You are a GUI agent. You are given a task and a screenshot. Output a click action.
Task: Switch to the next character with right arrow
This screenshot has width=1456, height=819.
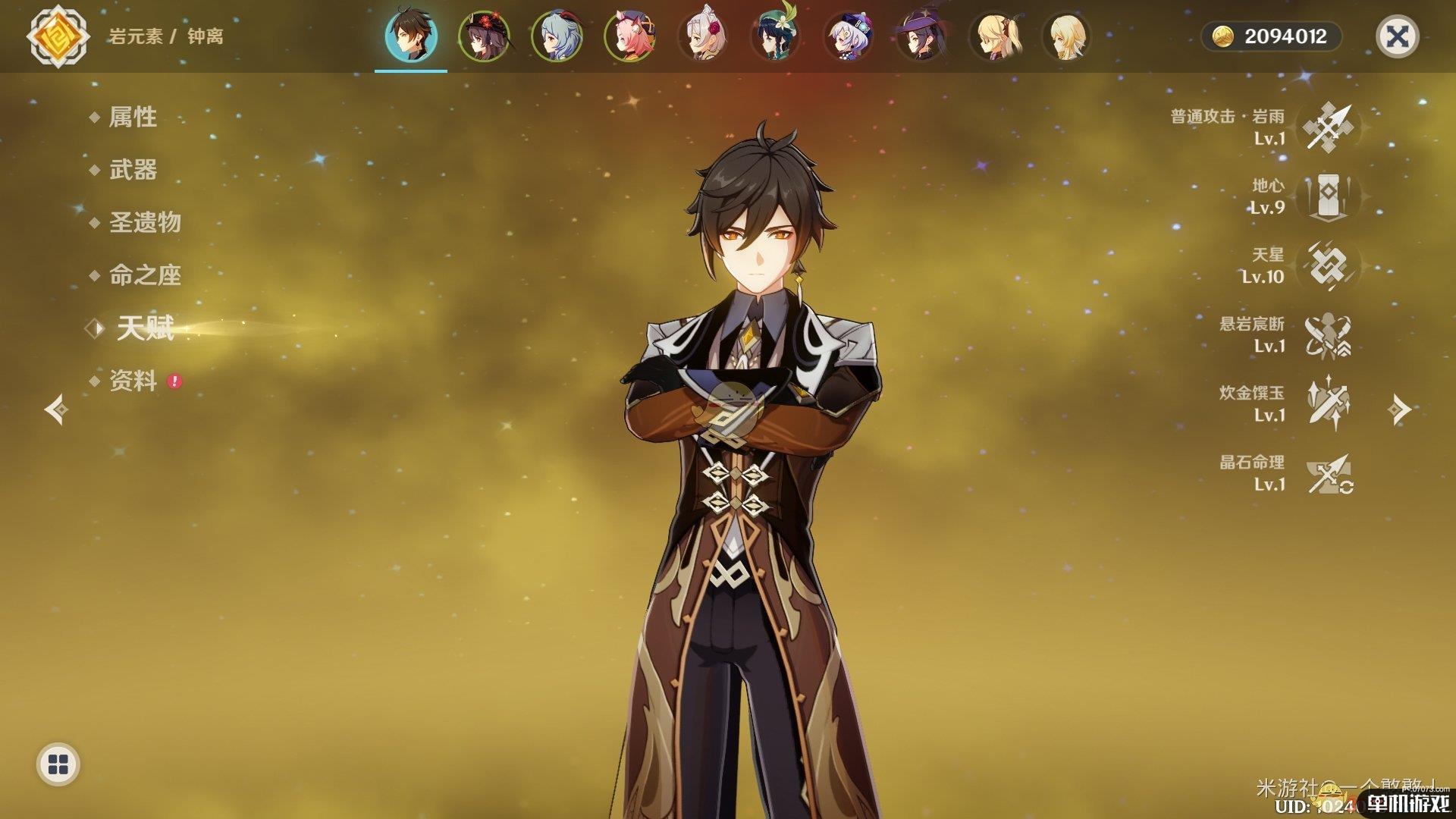coord(1399,409)
